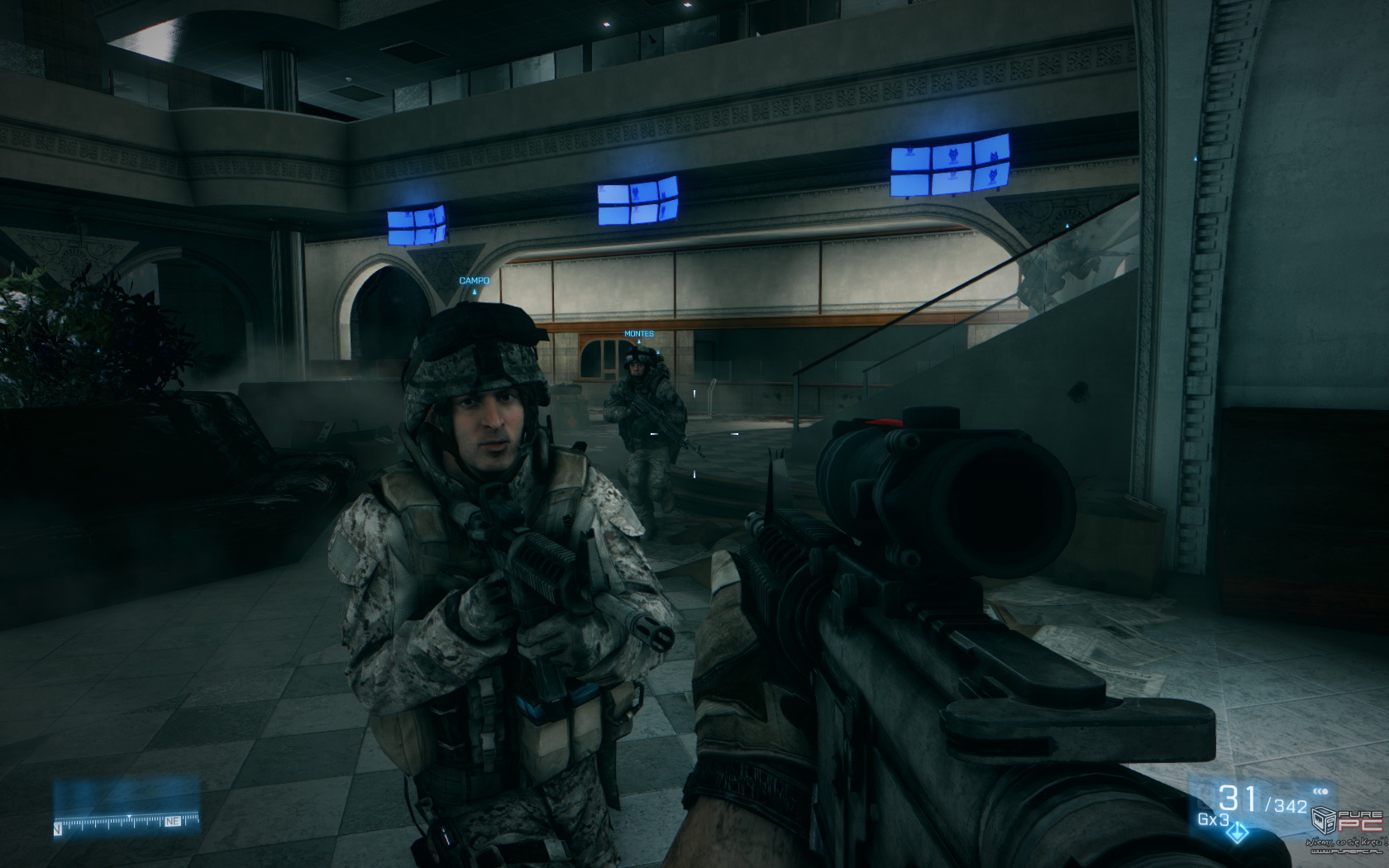Click the blue diamond down-arrow icon
The width and height of the screenshot is (1389, 868).
point(1239,834)
